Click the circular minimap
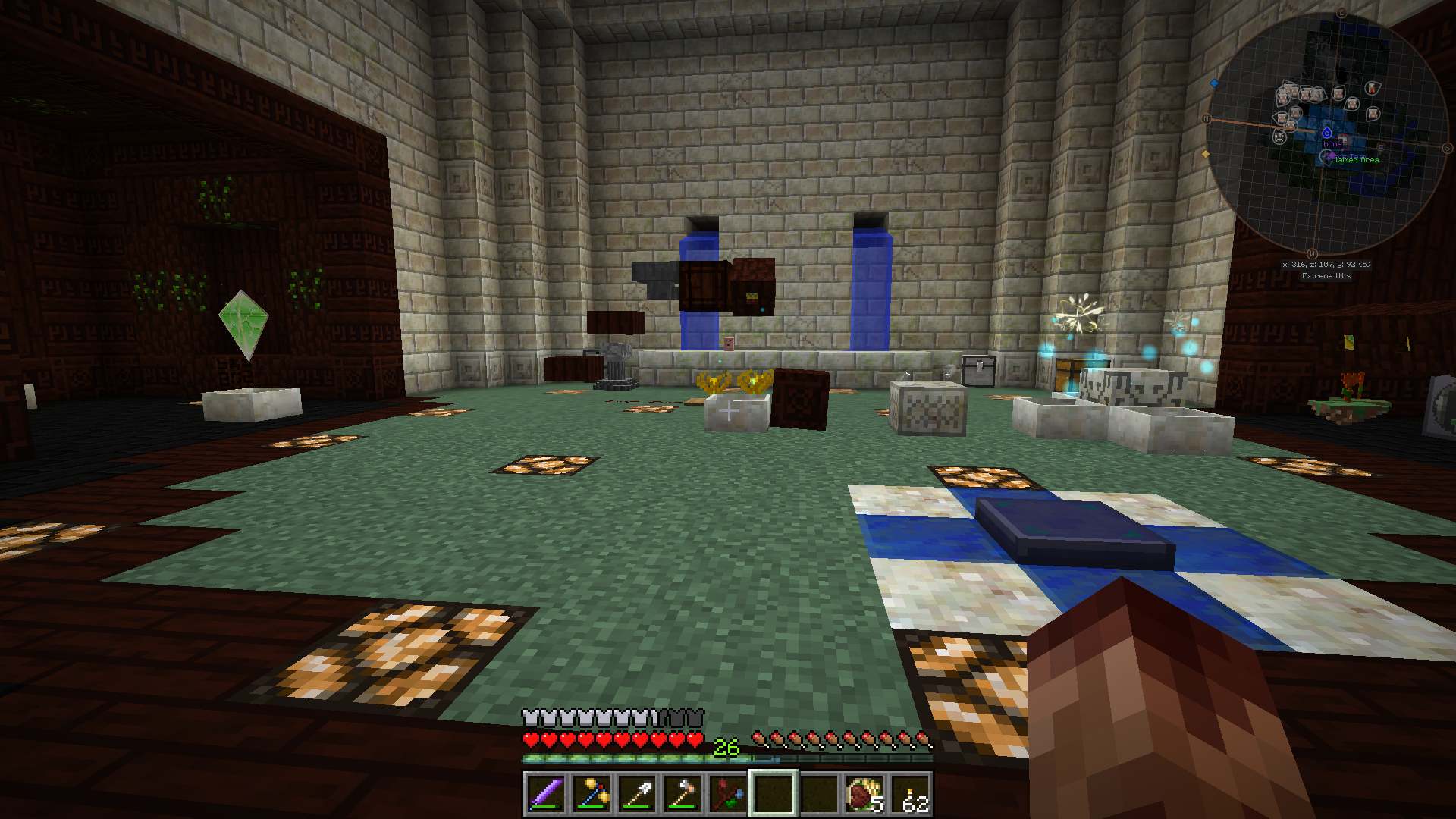The image size is (1456, 819). [x=1326, y=133]
